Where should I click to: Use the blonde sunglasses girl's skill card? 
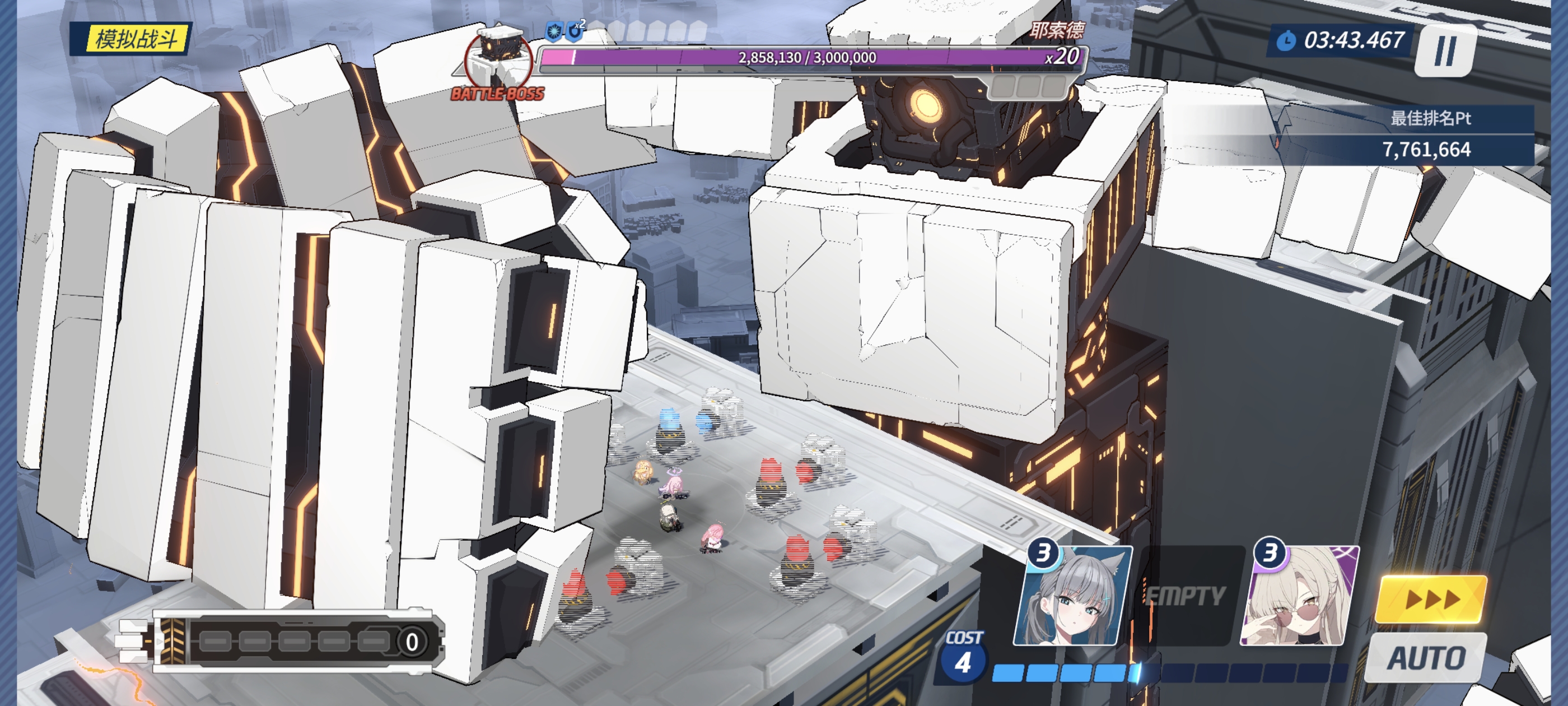[1300, 596]
